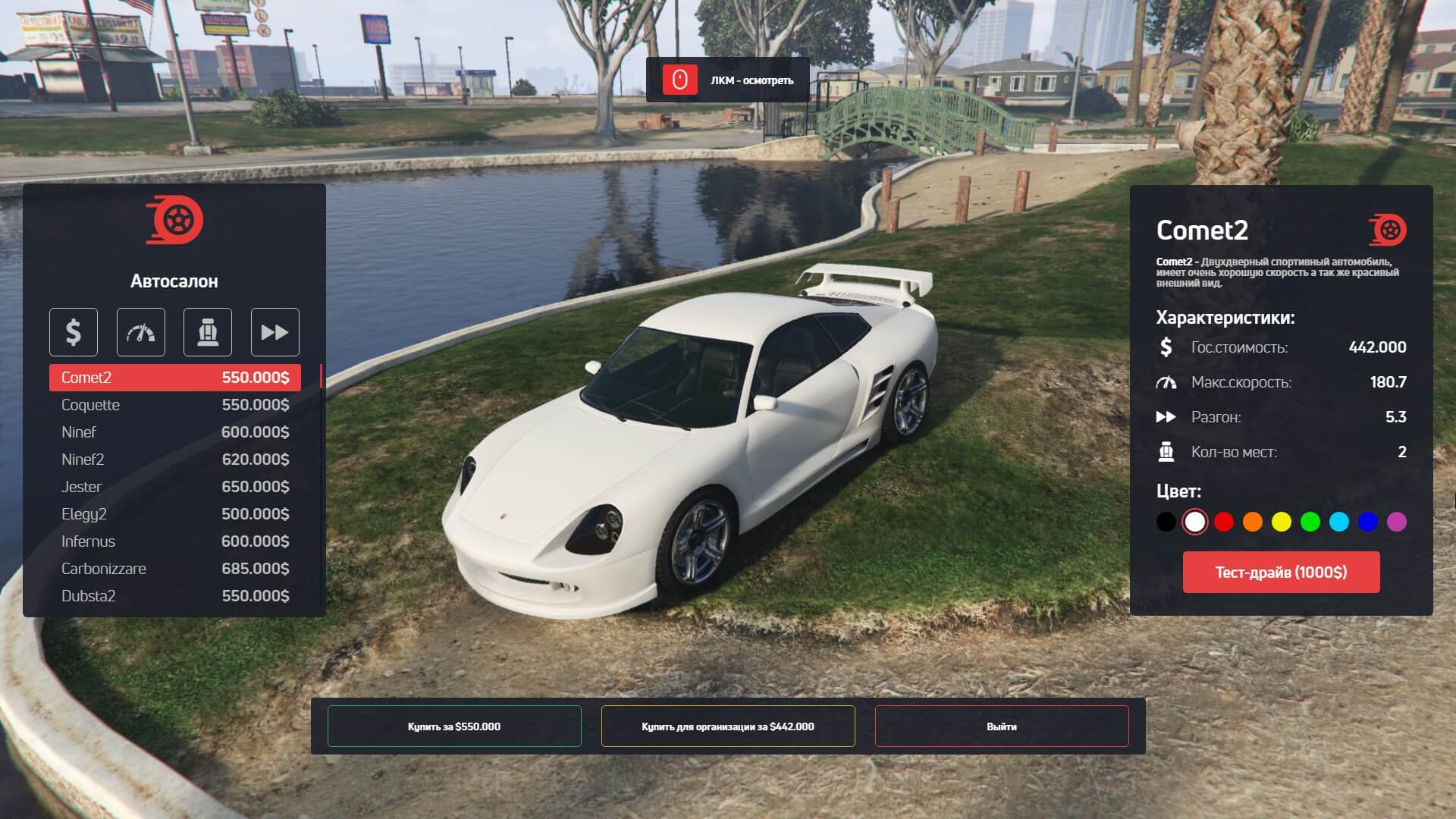
Task: Pick the Elegy2 car entry
Action: point(174,514)
